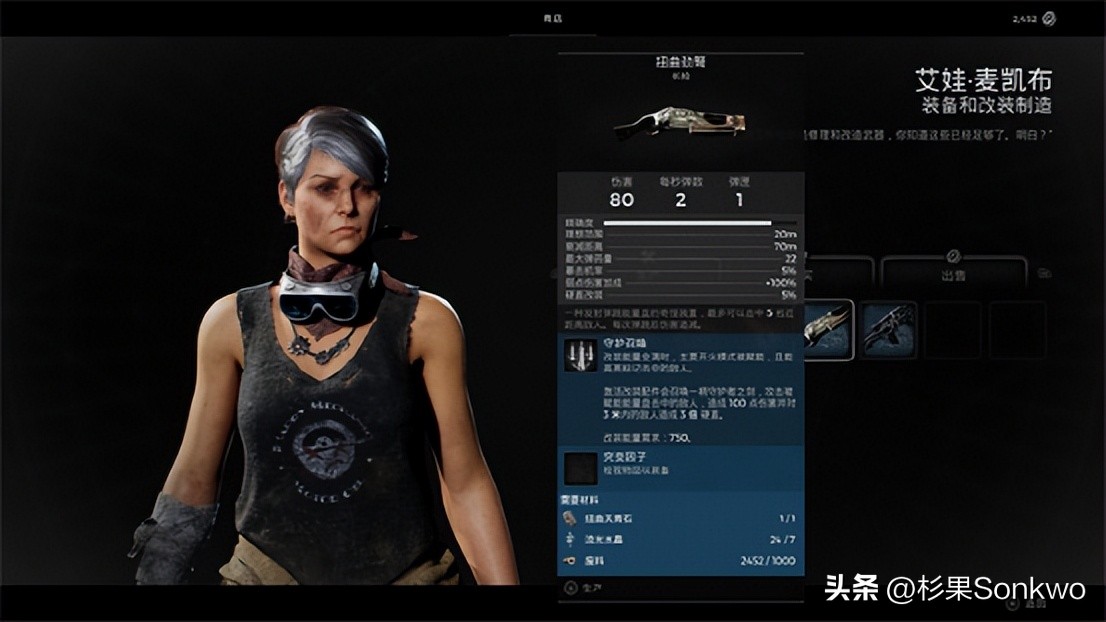Choose the dark rifle weapon slot
The width and height of the screenshot is (1106, 622).
pyautogui.click(x=889, y=329)
